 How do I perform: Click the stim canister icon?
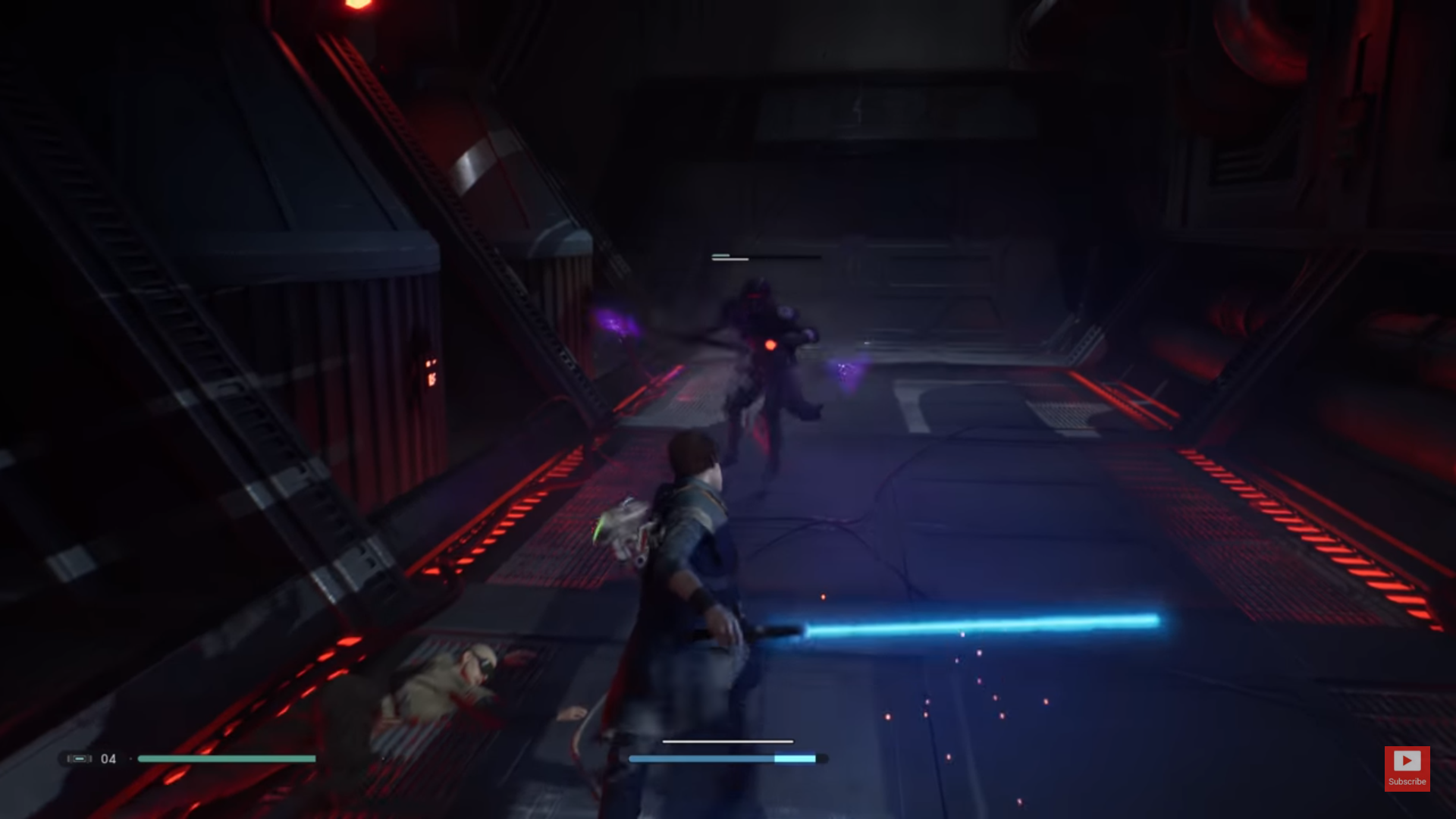point(78,758)
